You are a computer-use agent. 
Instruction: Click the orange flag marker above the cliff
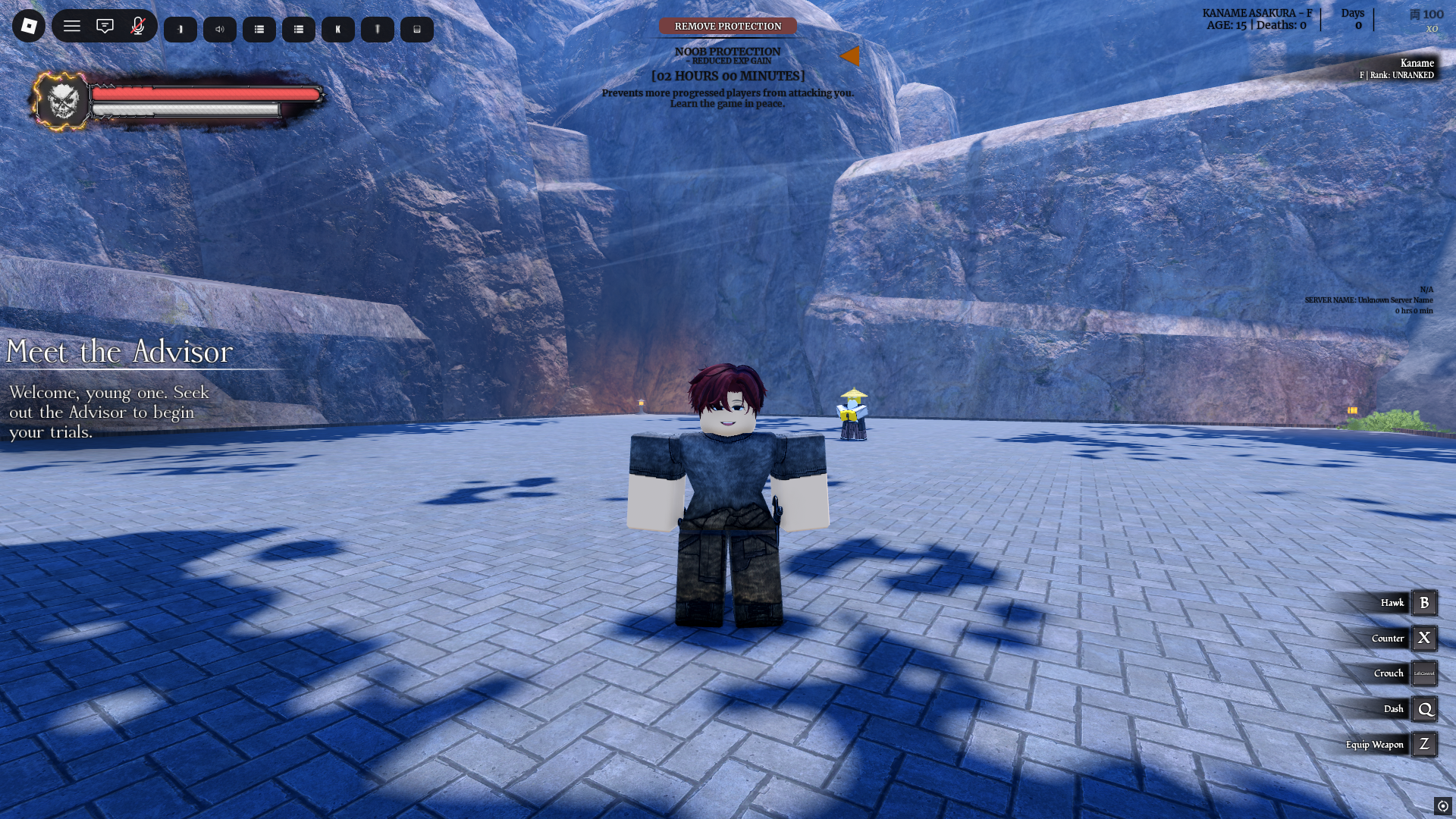(x=852, y=56)
